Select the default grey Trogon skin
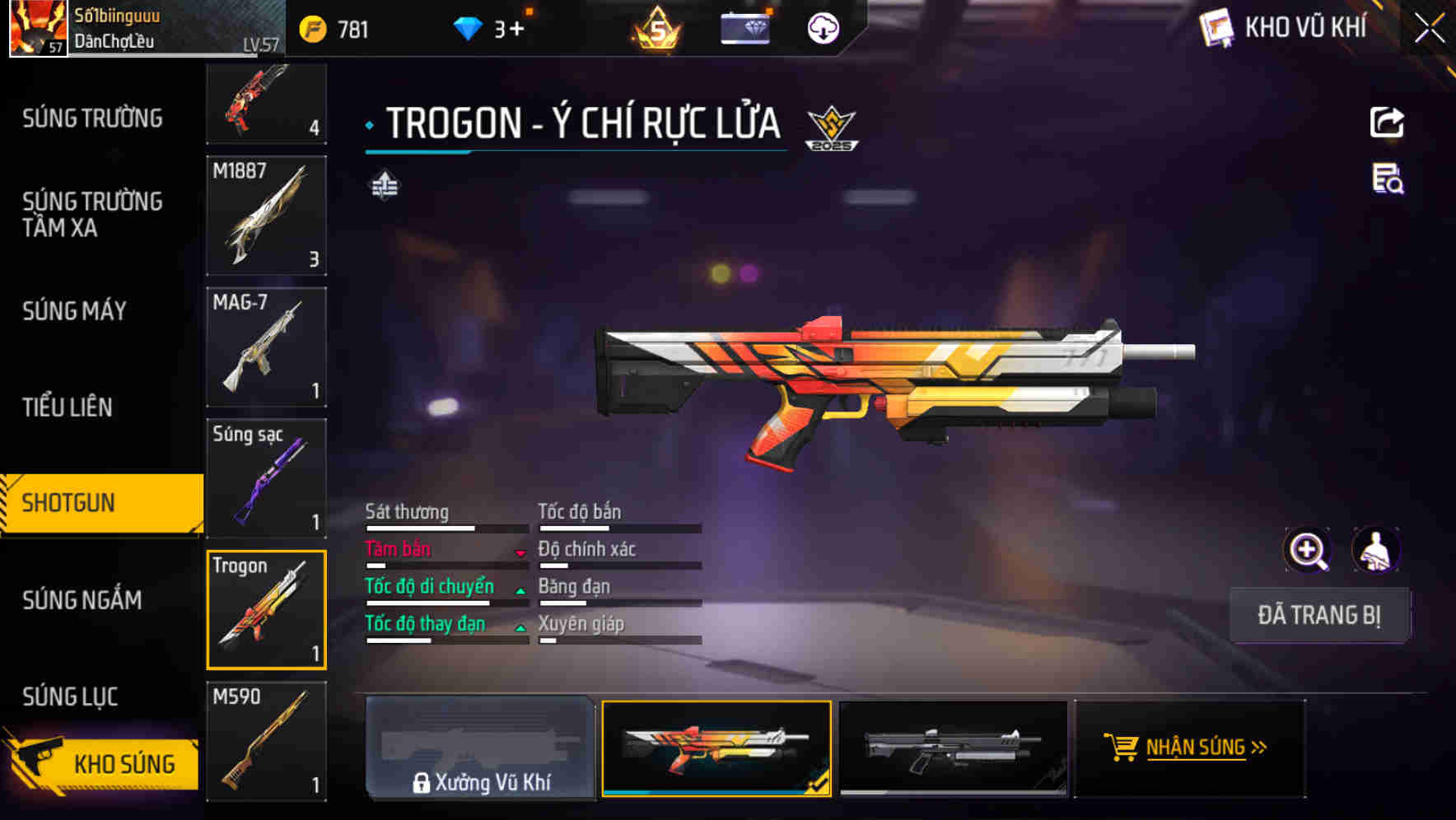Viewport: 1456px width, 820px height. point(953,748)
